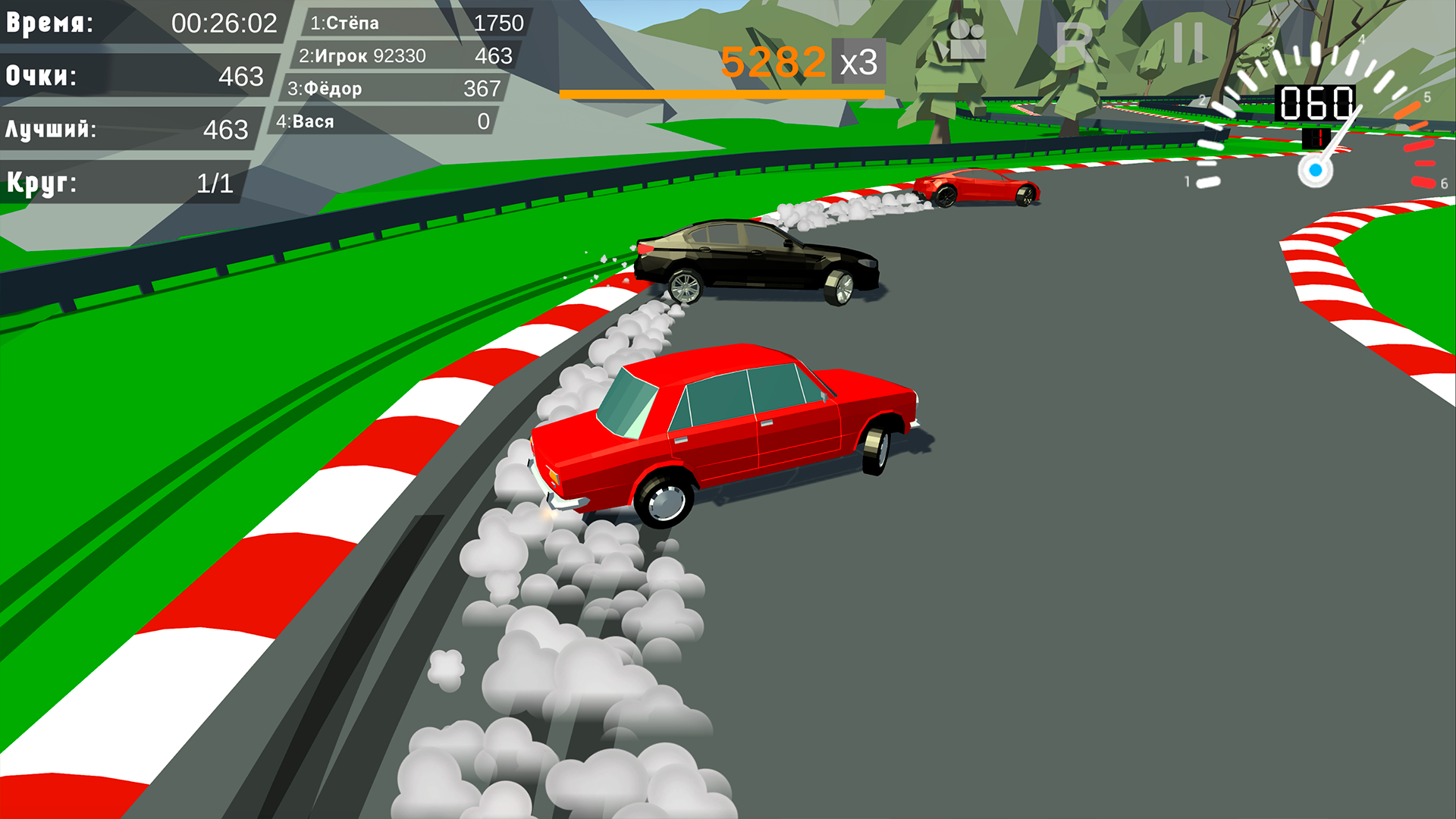Click the gear indicator below the speedometer
1456x819 pixels.
pyautogui.click(x=1318, y=138)
